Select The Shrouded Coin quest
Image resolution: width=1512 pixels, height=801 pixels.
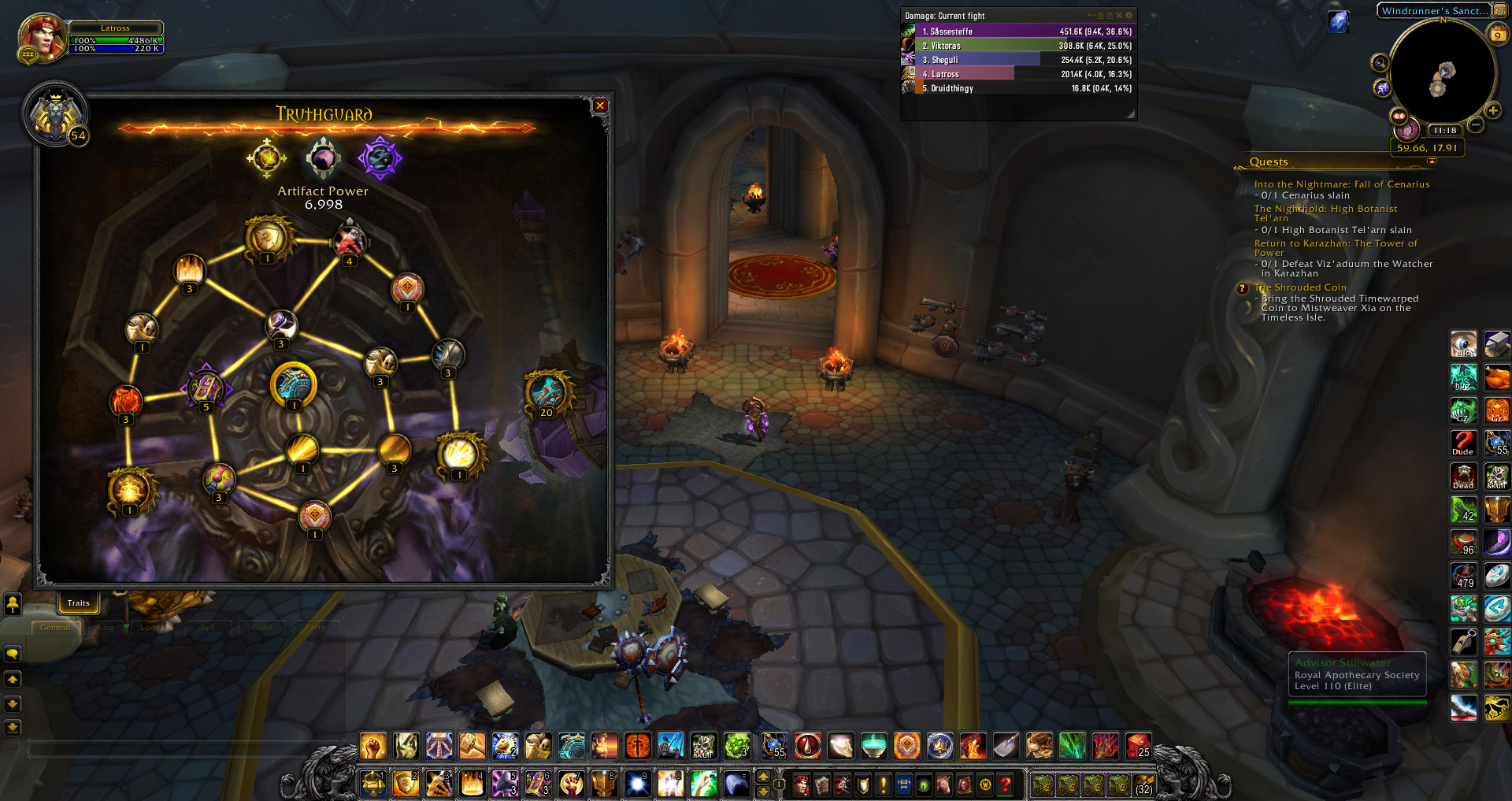(1299, 287)
